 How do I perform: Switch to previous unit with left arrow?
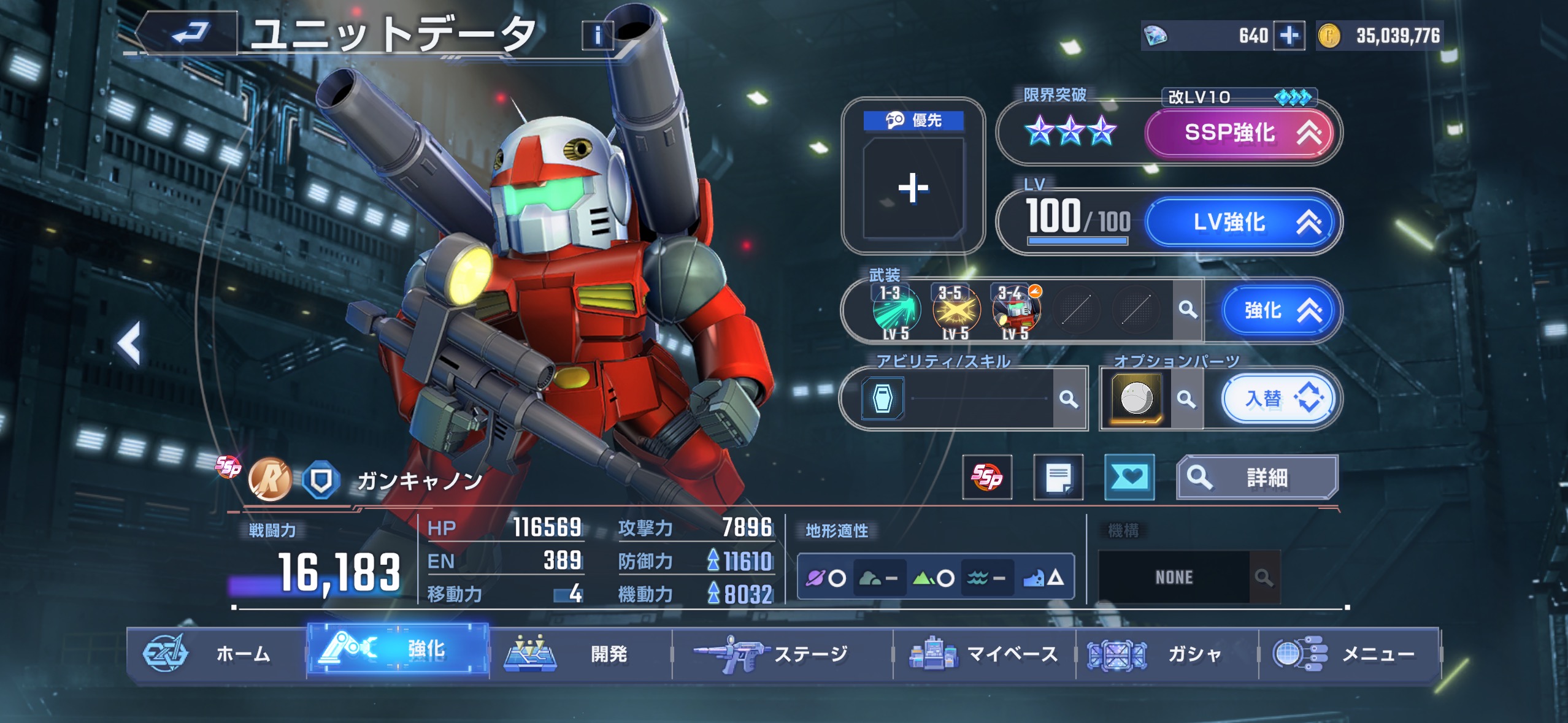(x=129, y=343)
